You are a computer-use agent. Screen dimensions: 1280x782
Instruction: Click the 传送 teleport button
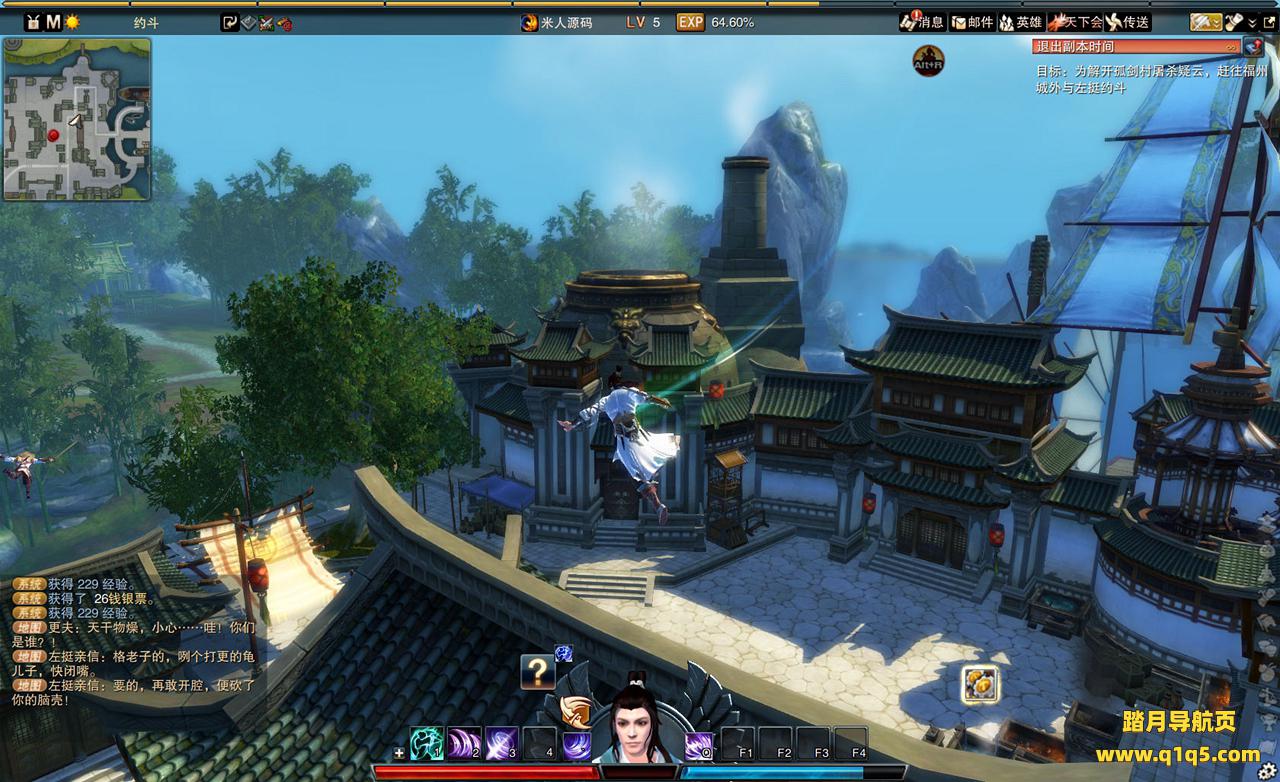1127,22
